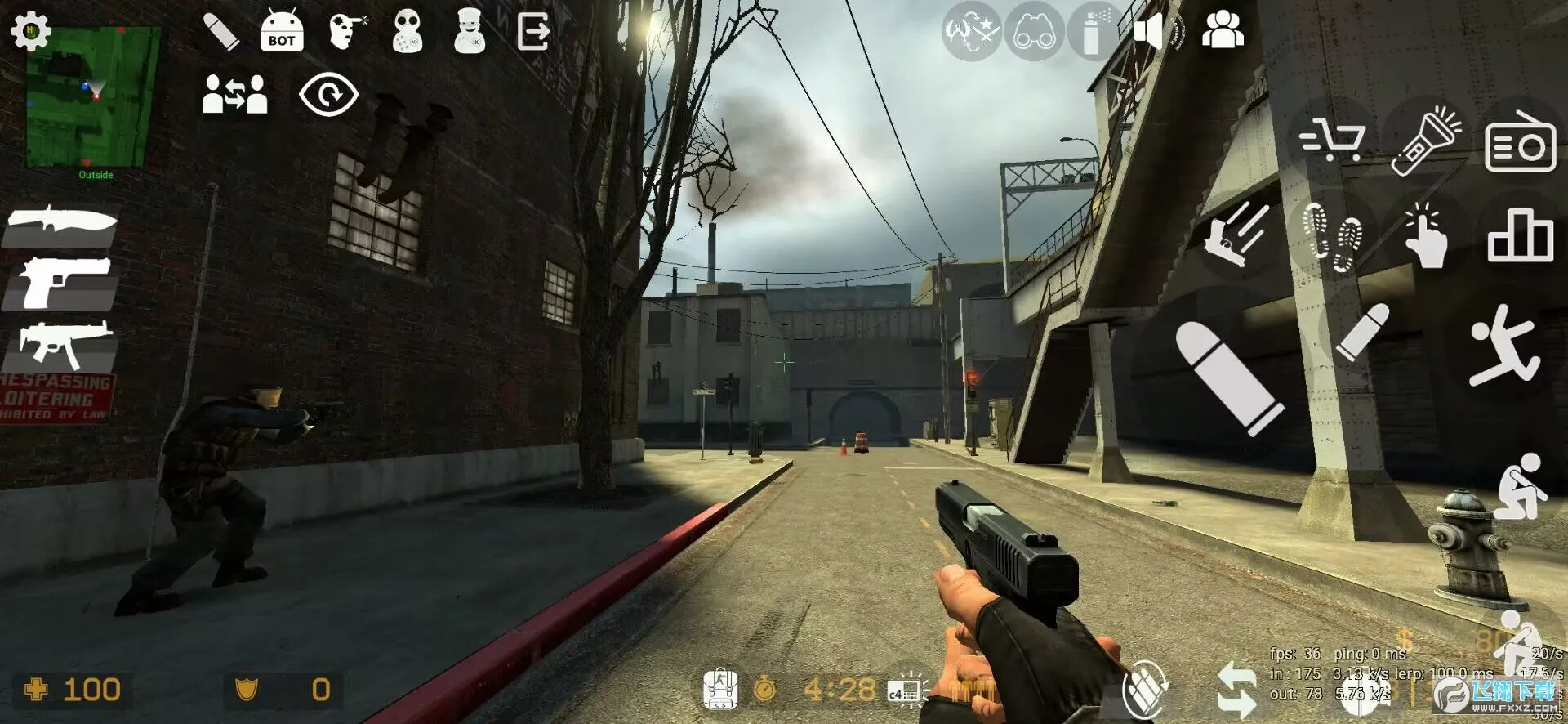Screen dimensions: 1568x724
Task: Tap the green minimap
Action: (x=91, y=96)
